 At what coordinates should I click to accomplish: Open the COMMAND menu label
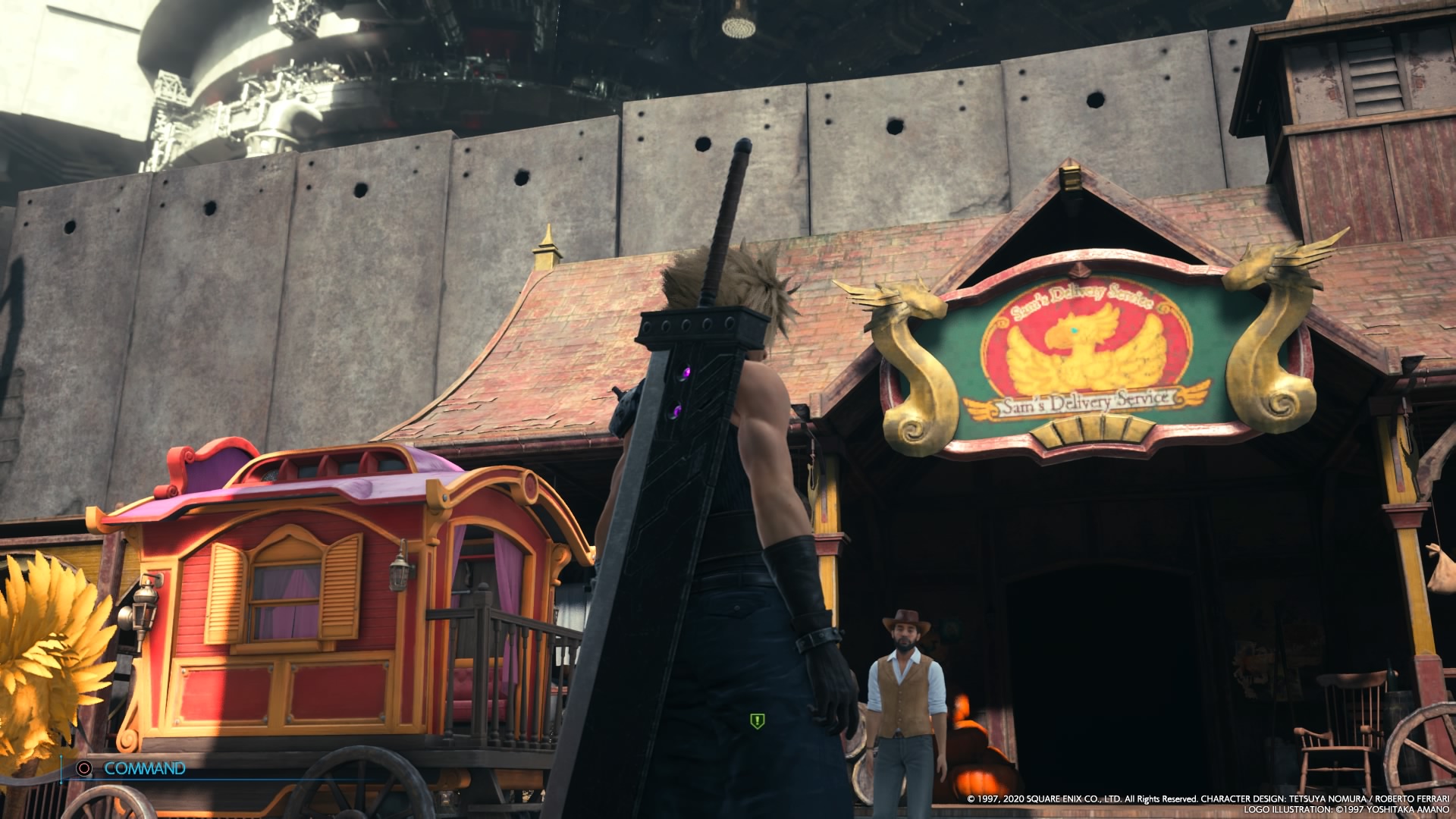144,768
